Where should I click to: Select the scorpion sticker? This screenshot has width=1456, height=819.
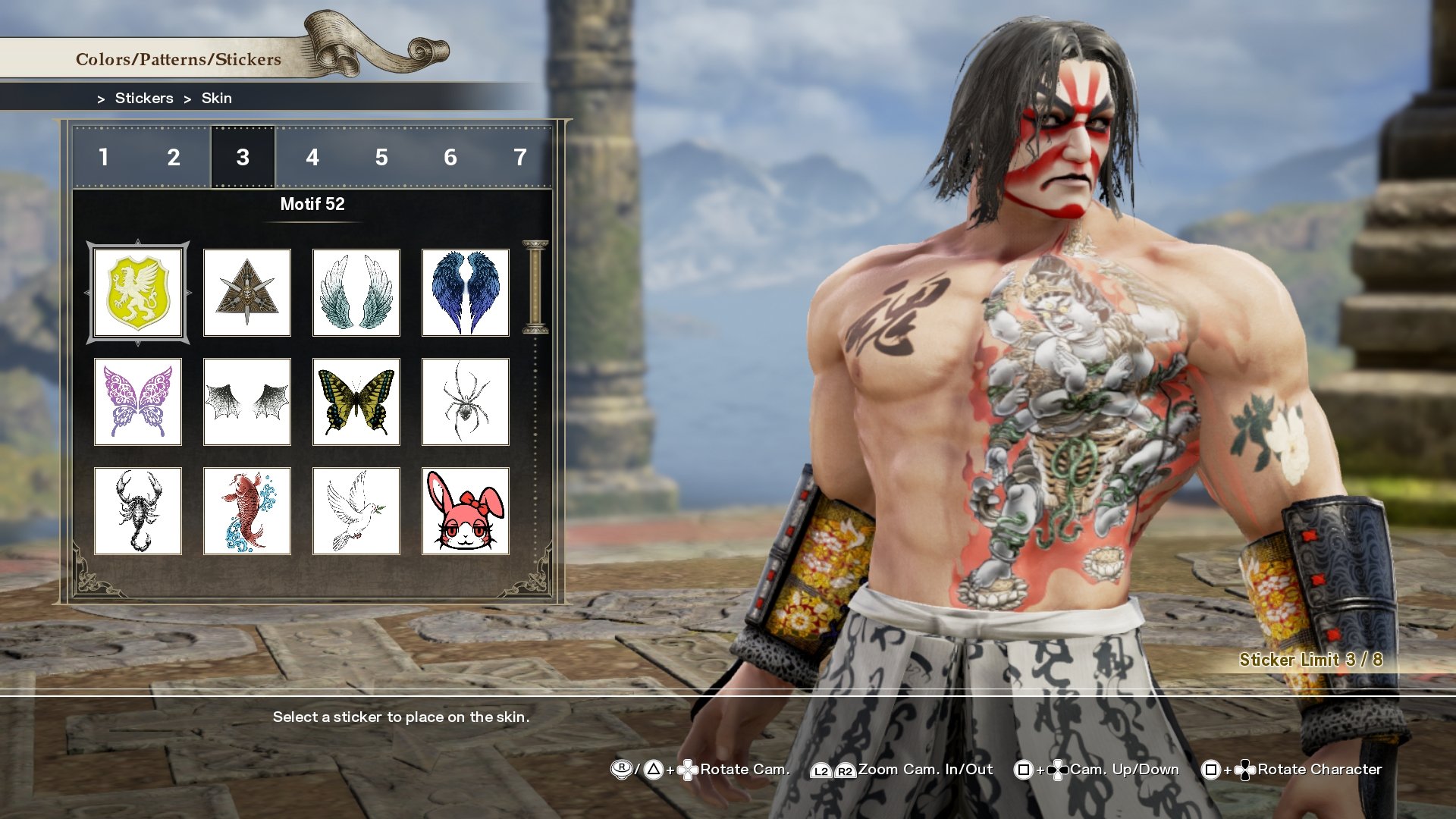(x=138, y=510)
